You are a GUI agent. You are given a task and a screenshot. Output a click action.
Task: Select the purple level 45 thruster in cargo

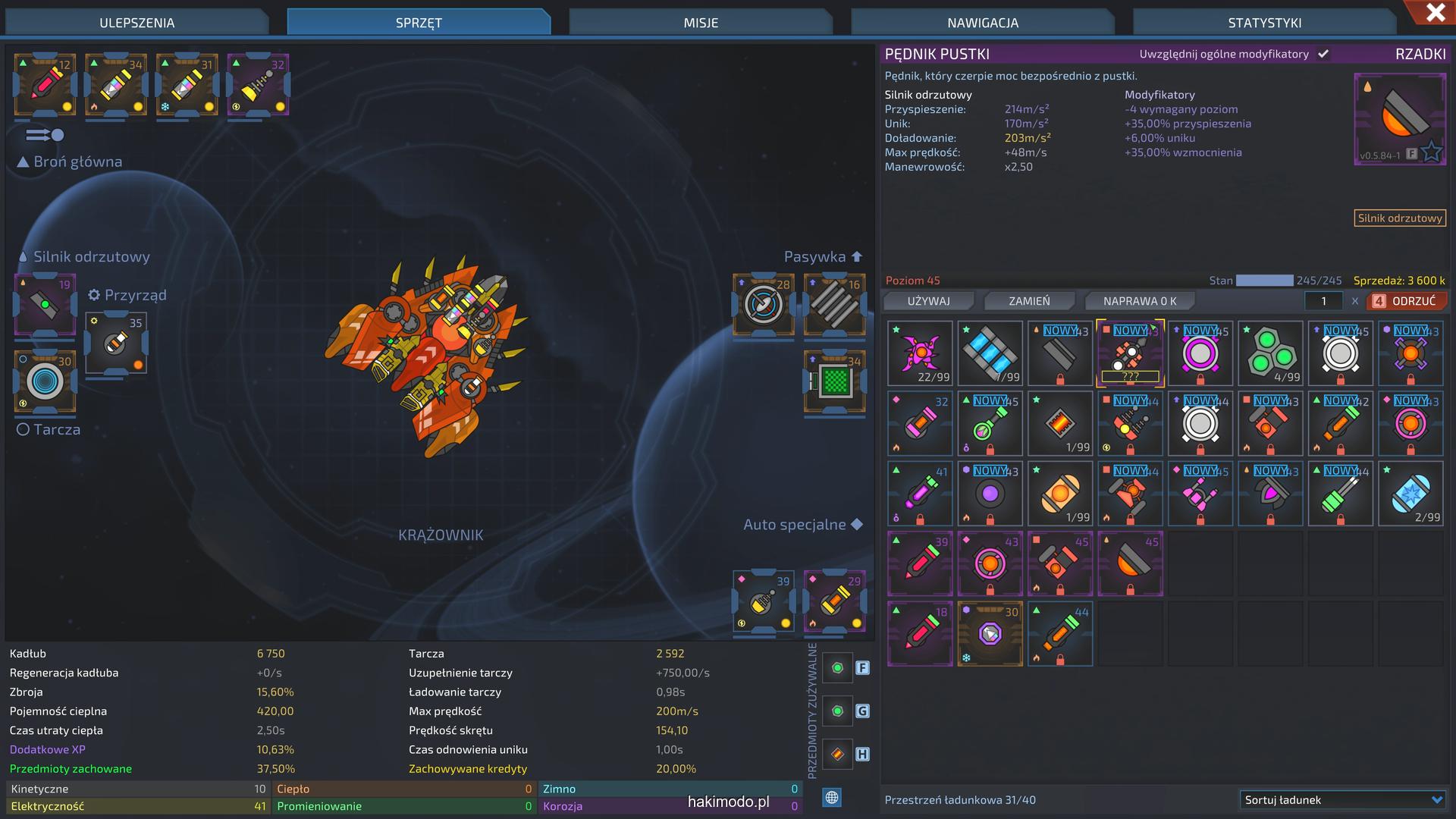pyautogui.click(x=1130, y=563)
